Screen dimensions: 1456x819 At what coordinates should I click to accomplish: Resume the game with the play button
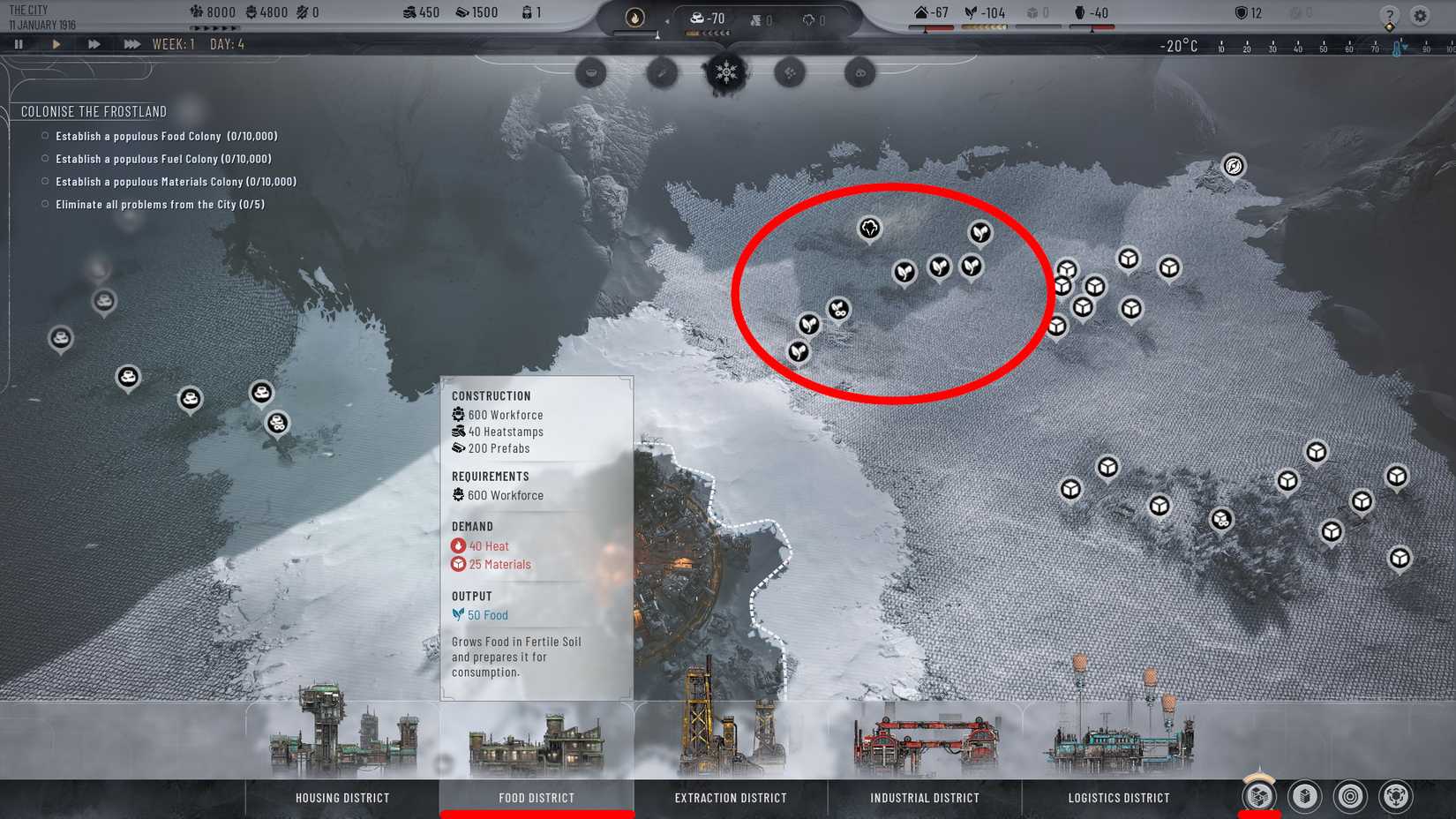(x=56, y=43)
